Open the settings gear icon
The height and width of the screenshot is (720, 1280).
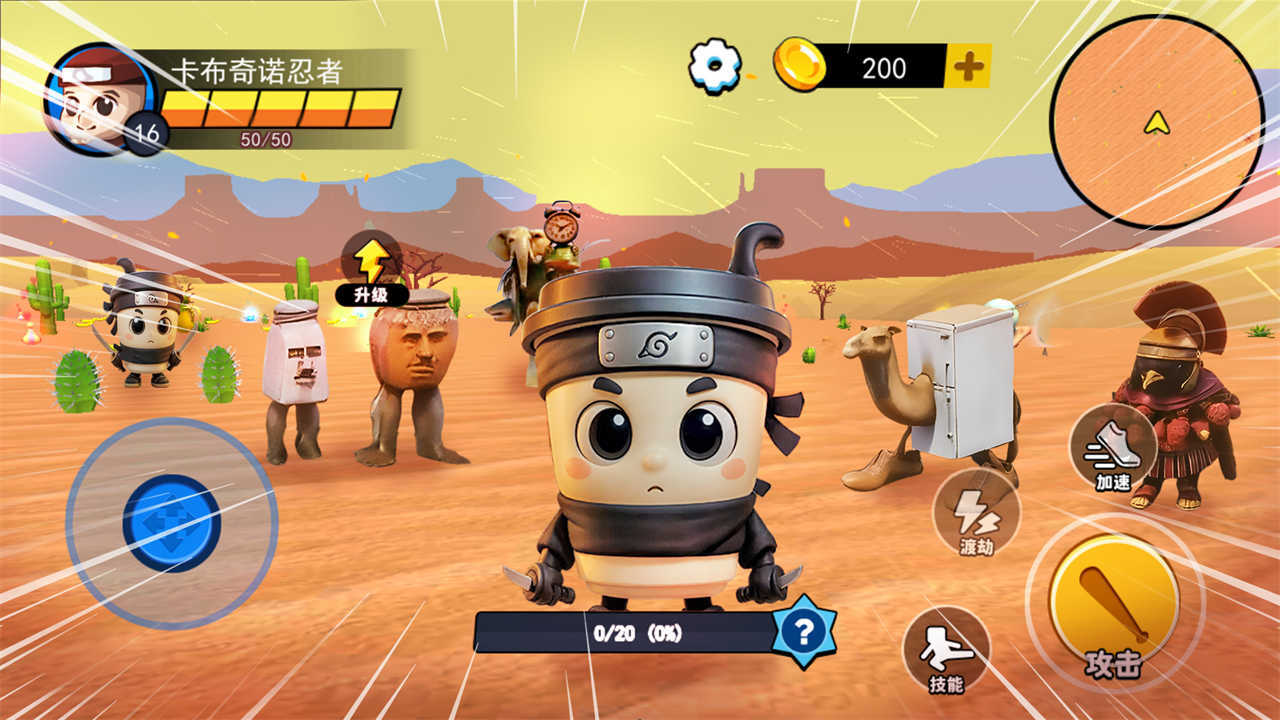[x=715, y=66]
